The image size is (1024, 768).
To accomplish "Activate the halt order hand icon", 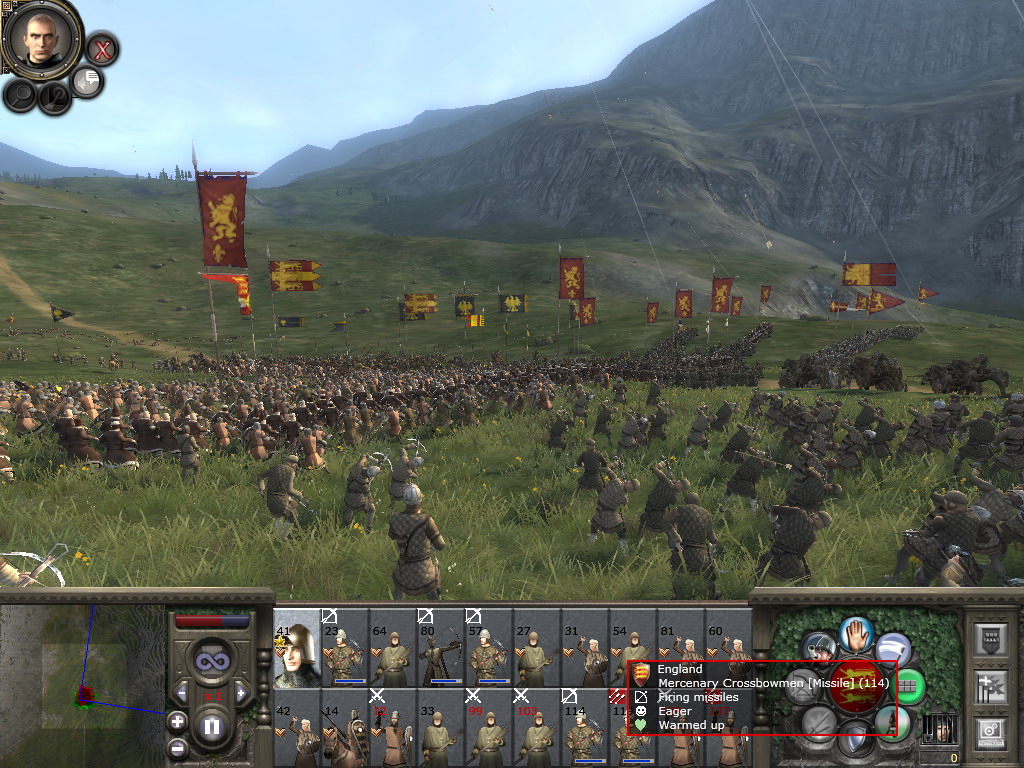I will [x=856, y=633].
